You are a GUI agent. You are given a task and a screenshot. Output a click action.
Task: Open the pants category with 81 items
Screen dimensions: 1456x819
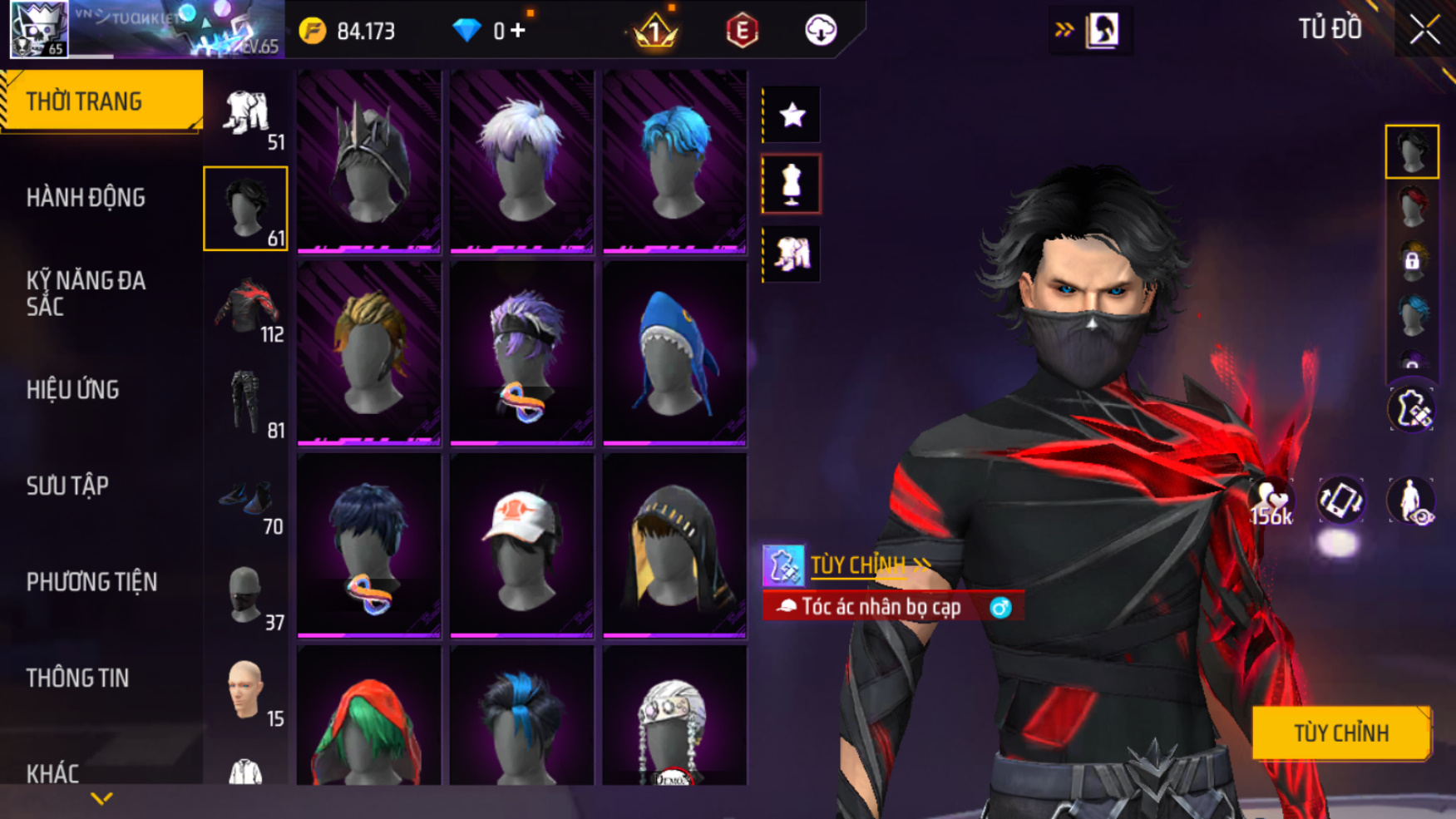coord(246,403)
